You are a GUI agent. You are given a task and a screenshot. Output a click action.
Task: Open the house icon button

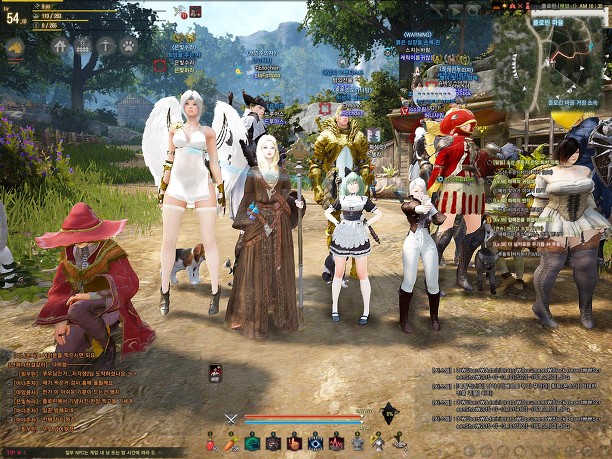61,46
